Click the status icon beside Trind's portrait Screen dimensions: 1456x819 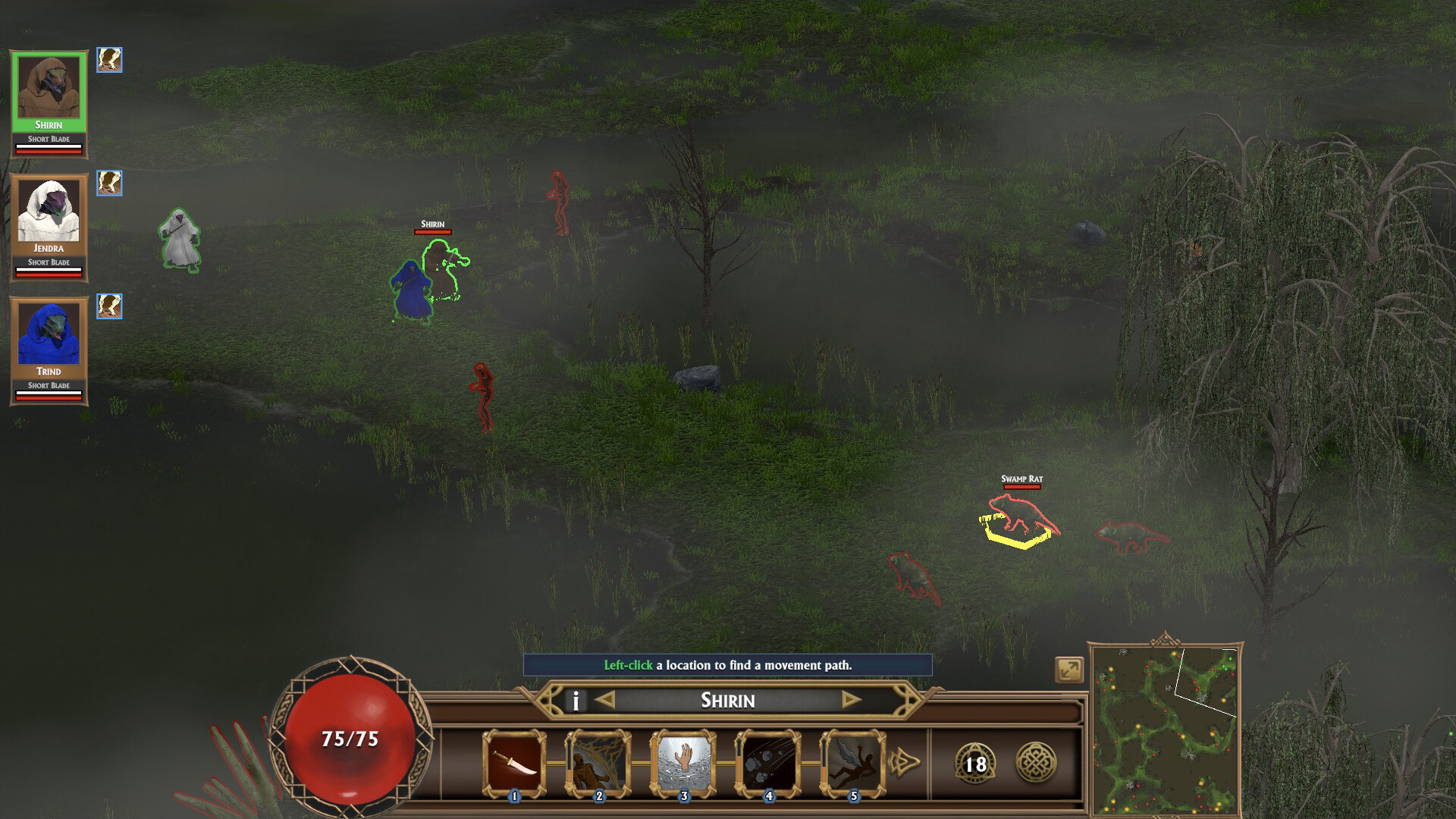[x=109, y=306]
